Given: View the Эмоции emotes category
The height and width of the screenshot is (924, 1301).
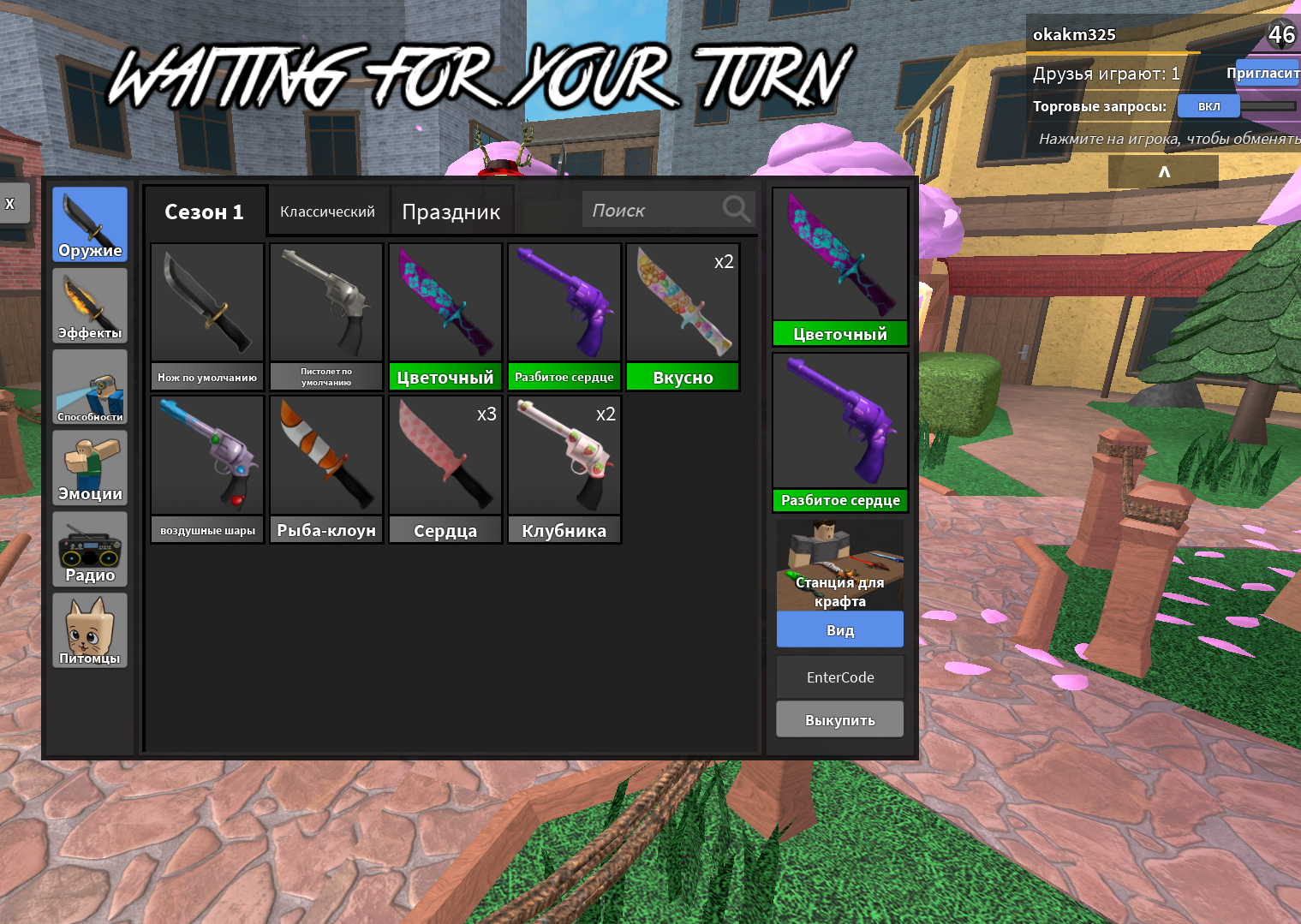Looking at the screenshot, I should point(89,468).
